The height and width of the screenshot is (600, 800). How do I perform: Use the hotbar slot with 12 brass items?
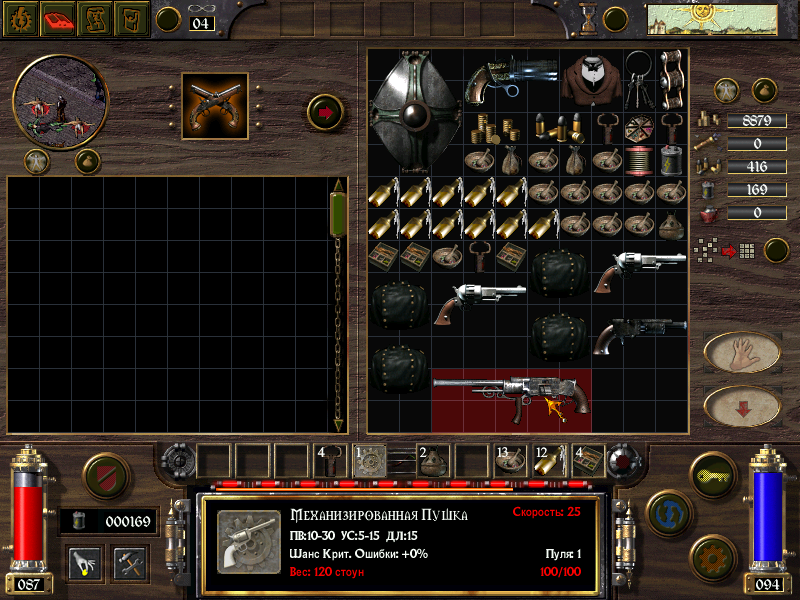point(547,460)
